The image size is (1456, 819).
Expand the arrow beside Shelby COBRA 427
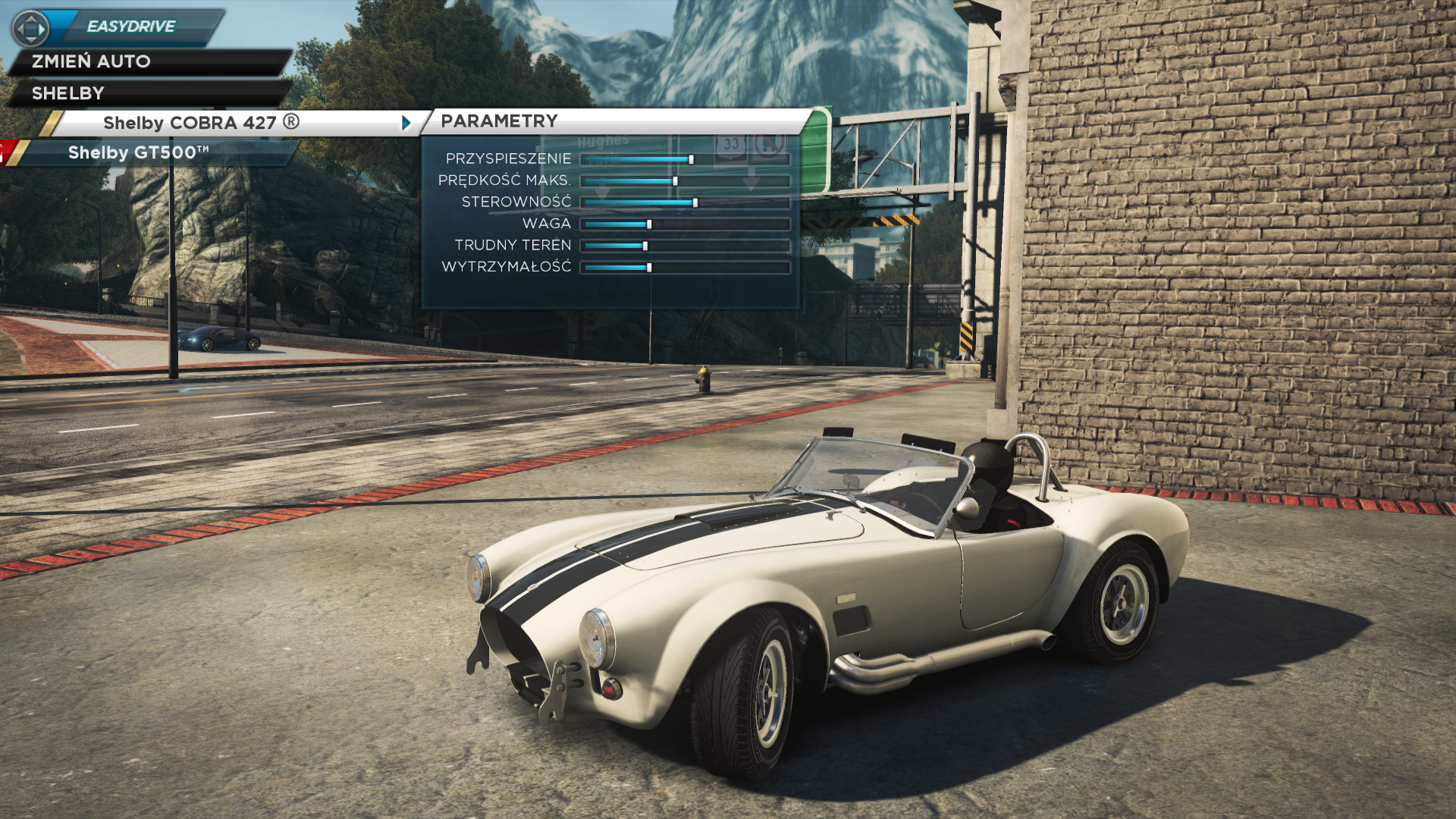click(406, 123)
